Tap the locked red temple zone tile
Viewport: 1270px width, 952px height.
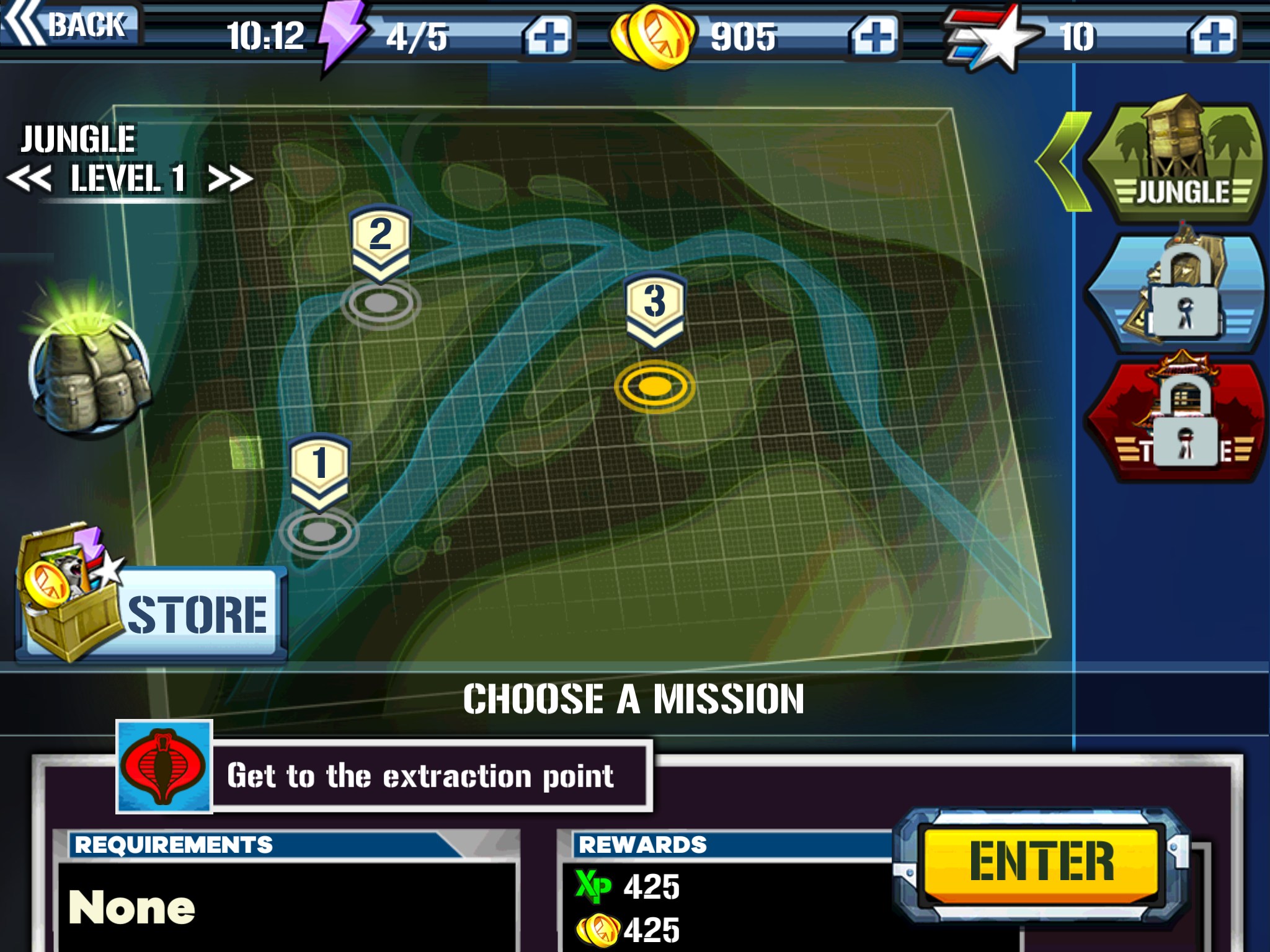tap(1175, 421)
